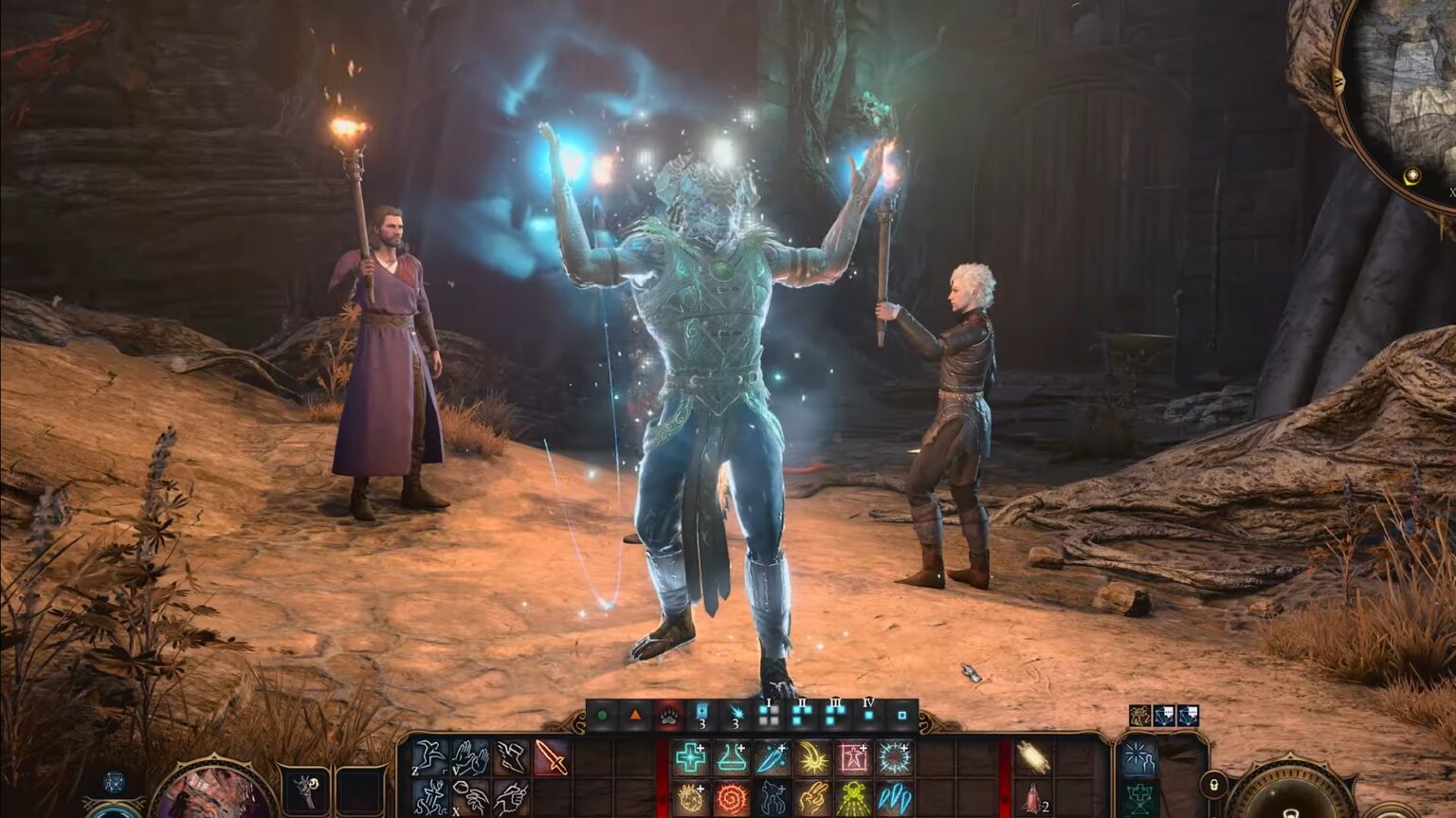
Task: Select the spell level I tab
Action: [767, 715]
